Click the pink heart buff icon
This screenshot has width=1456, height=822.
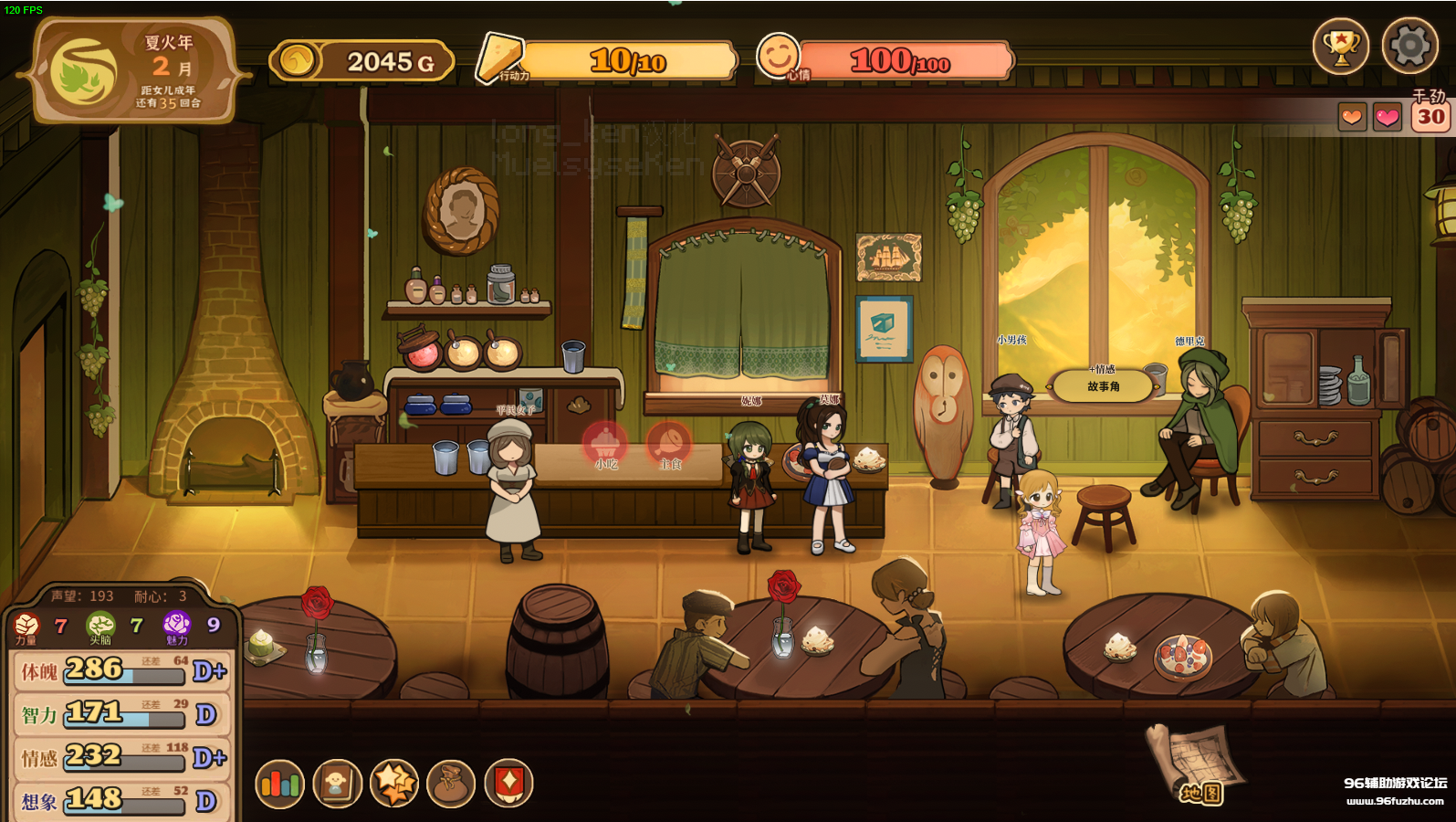pos(1388,117)
